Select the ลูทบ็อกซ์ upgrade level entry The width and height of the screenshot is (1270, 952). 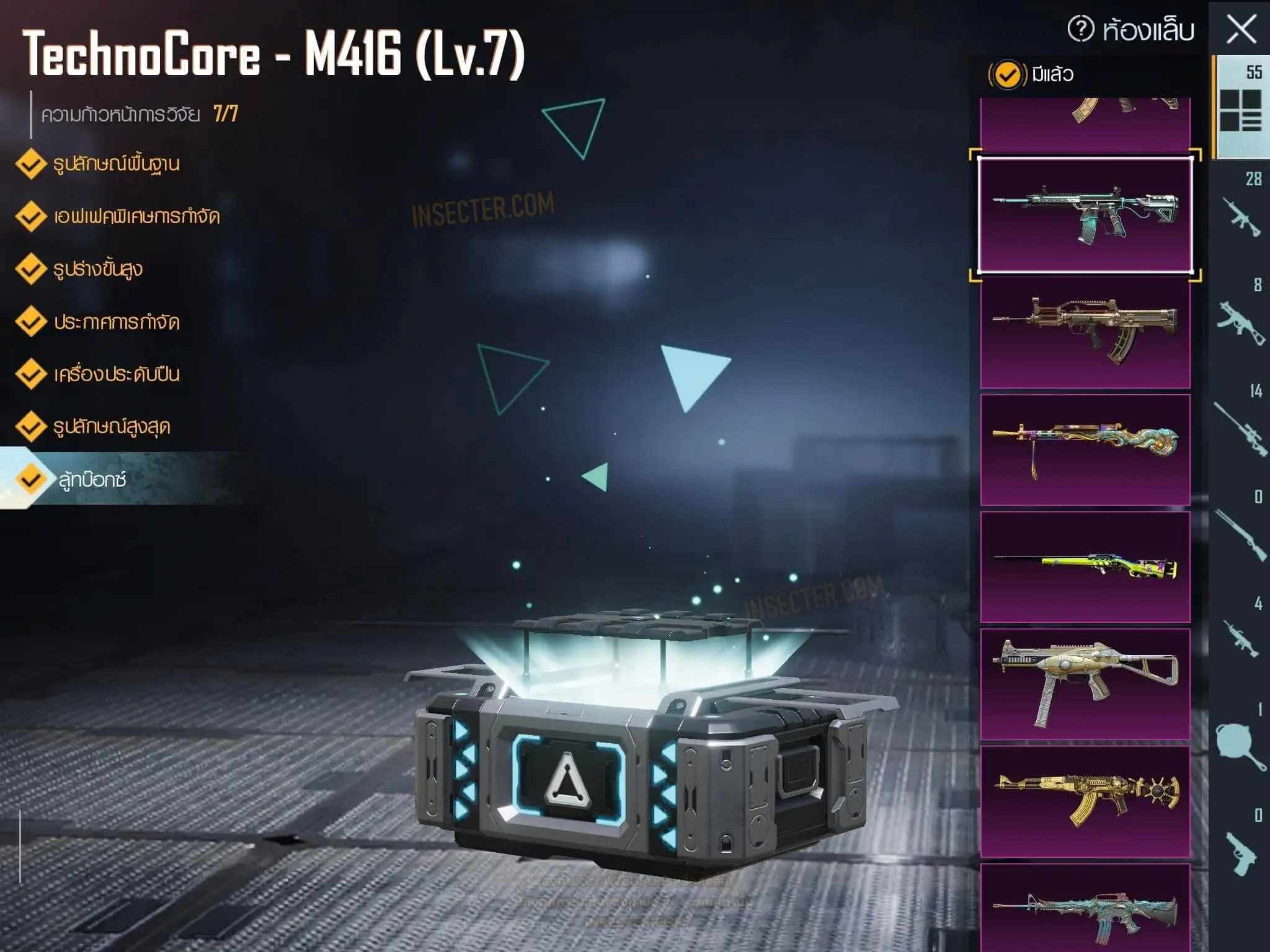[x=93, y=480]
